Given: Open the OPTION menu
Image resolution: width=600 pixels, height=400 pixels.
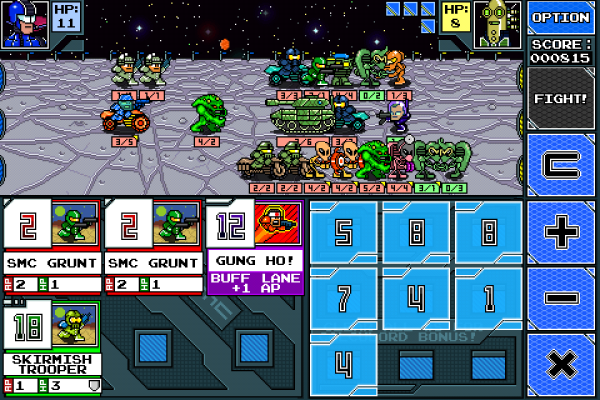Looking at the screenshot, I should (560, 18).
